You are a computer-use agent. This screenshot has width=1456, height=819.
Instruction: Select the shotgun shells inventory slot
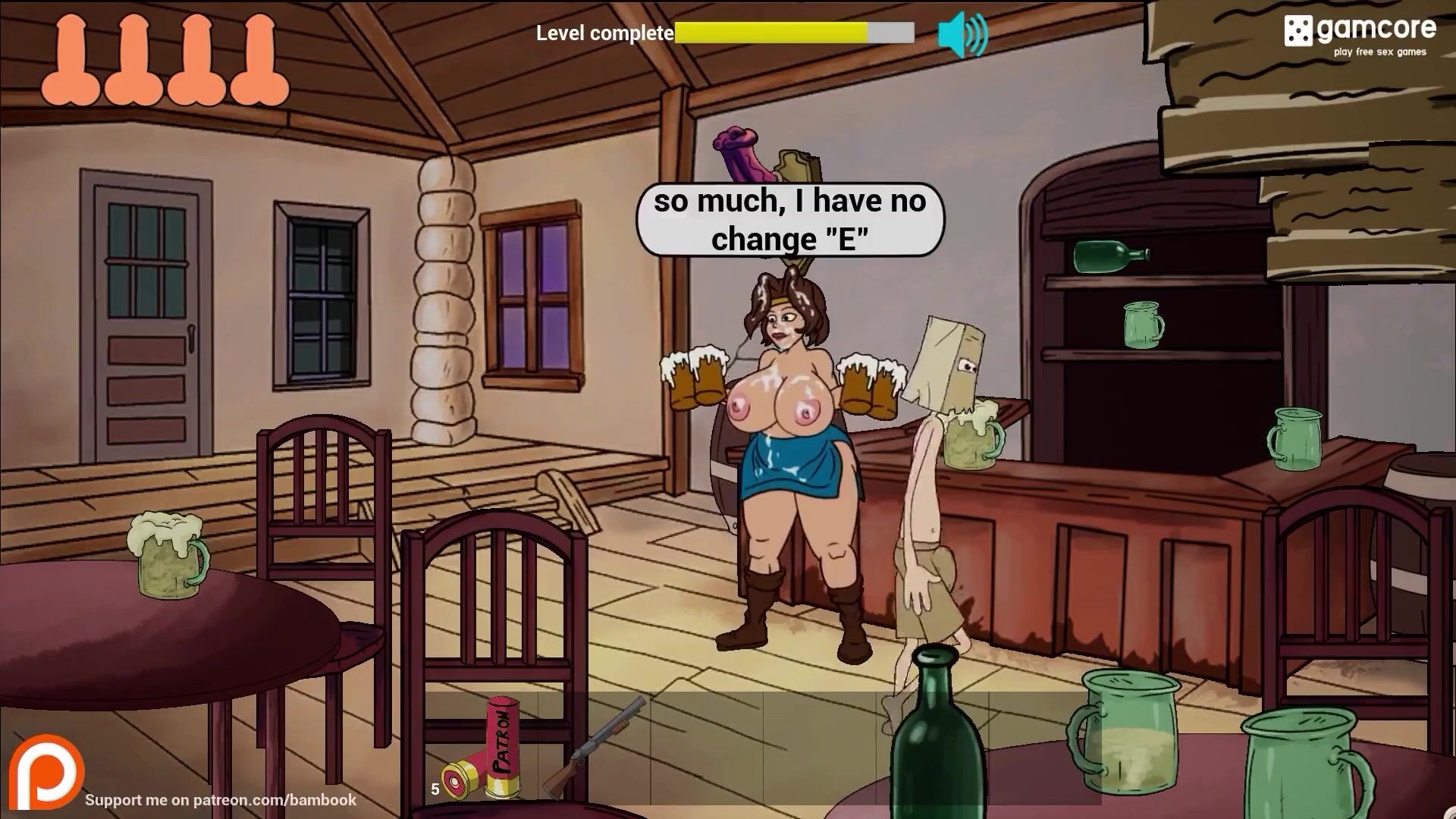[481, 750]
